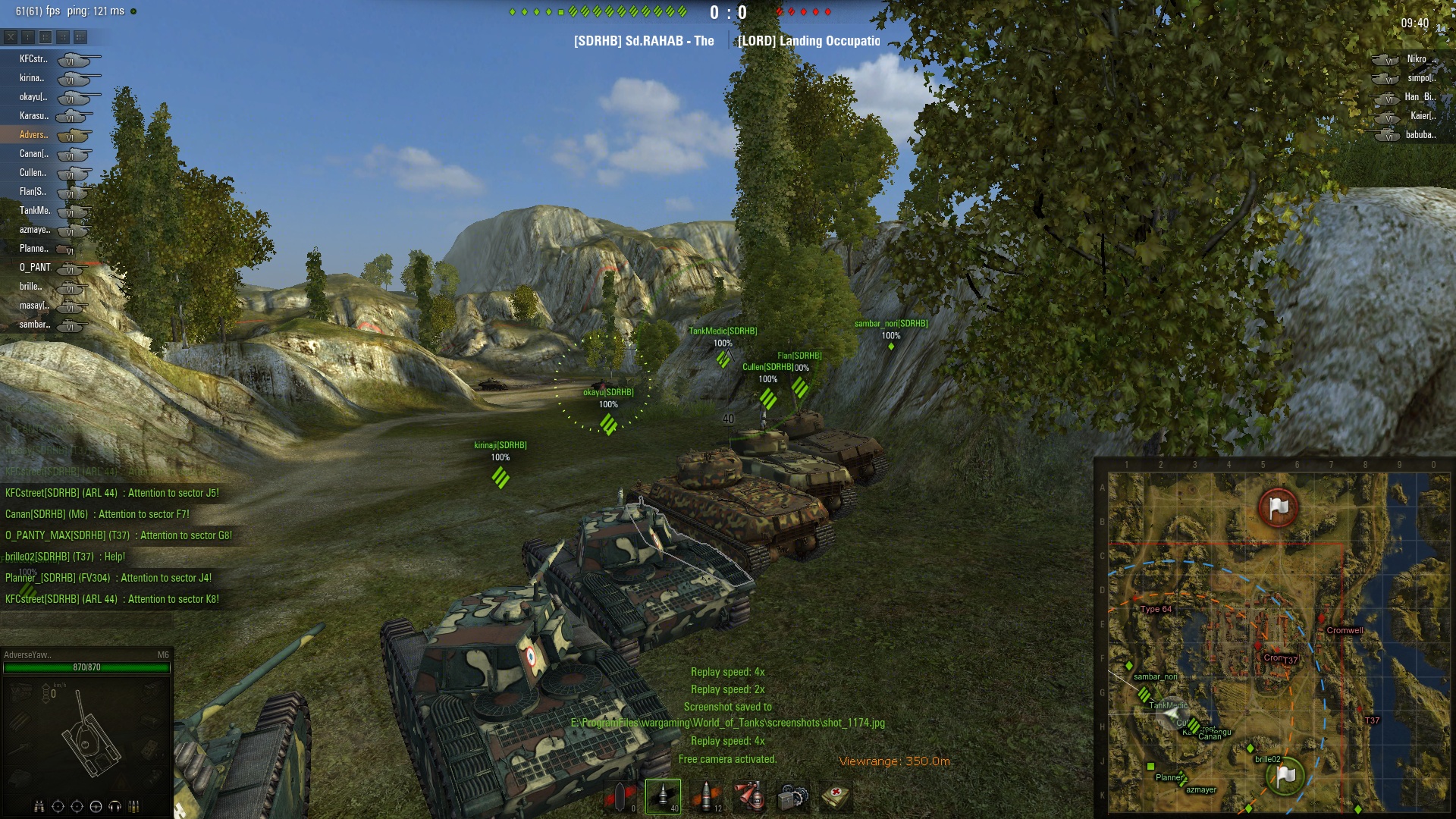This screenshot has height=819, width=1456.
Task: Click the allied green base flag on minimap
Action: click(1285, 775)
